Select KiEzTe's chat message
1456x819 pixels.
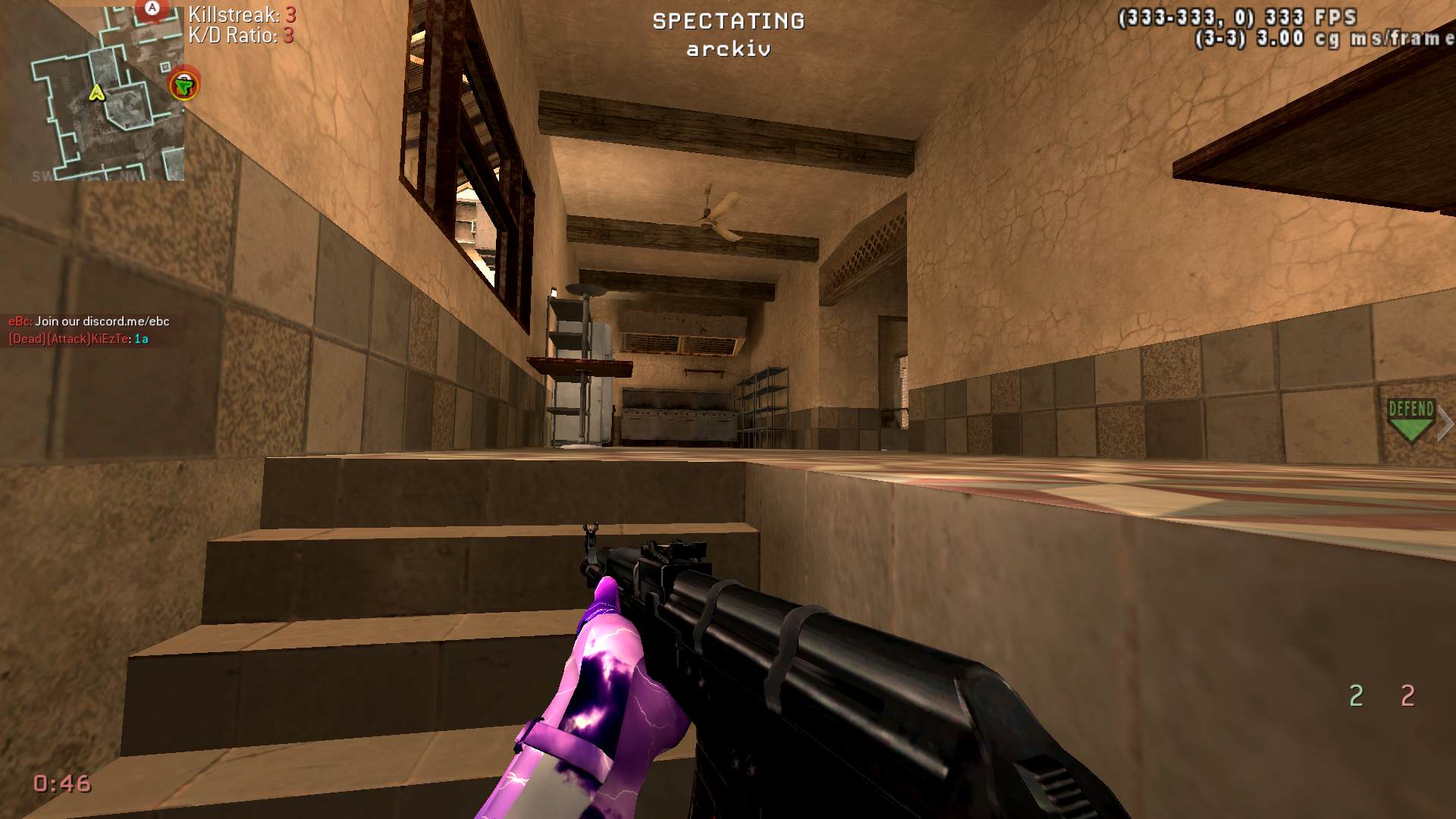pos(78,339)
